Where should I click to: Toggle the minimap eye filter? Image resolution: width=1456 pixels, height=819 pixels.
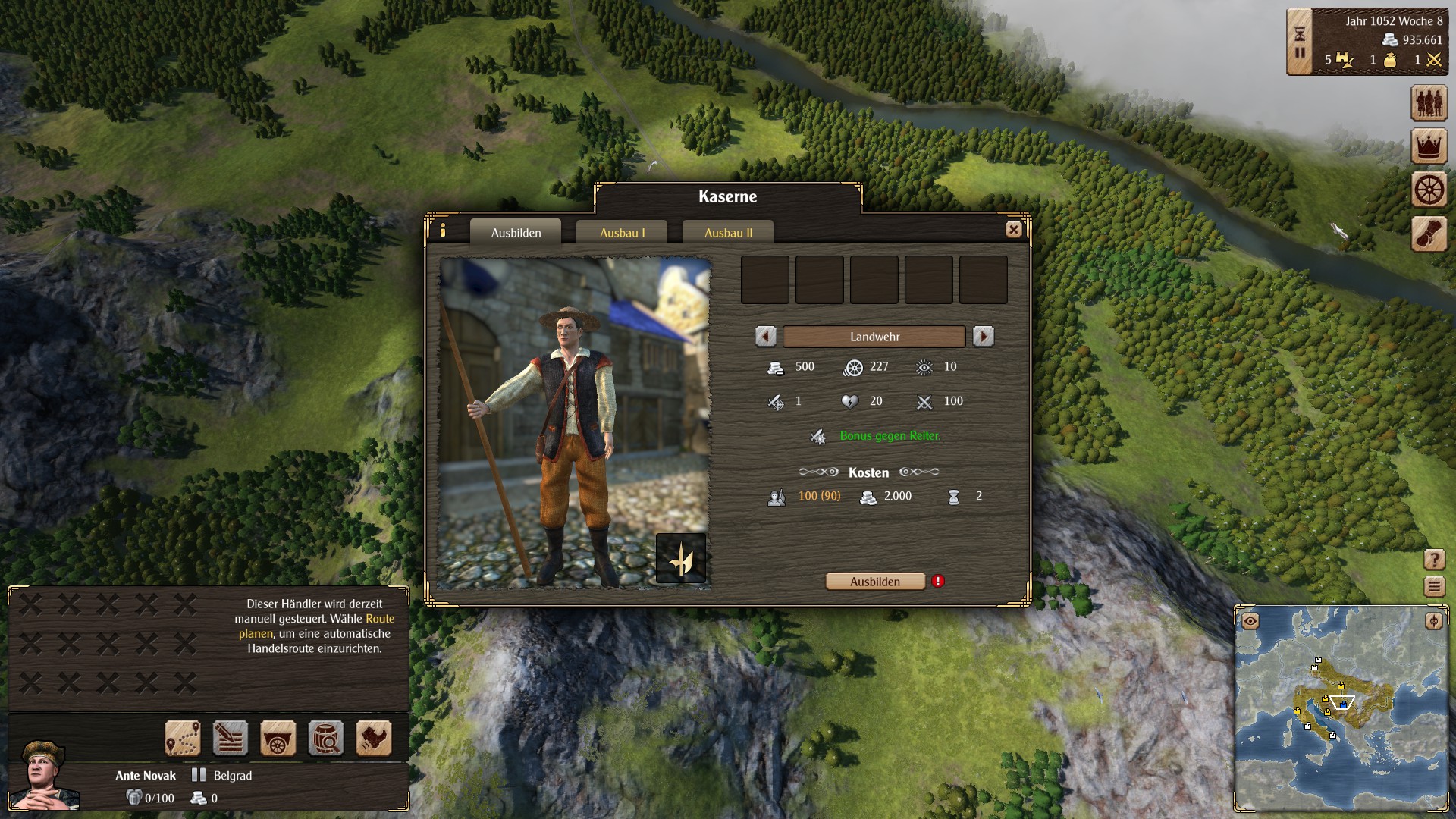(x=1250, y=621)
